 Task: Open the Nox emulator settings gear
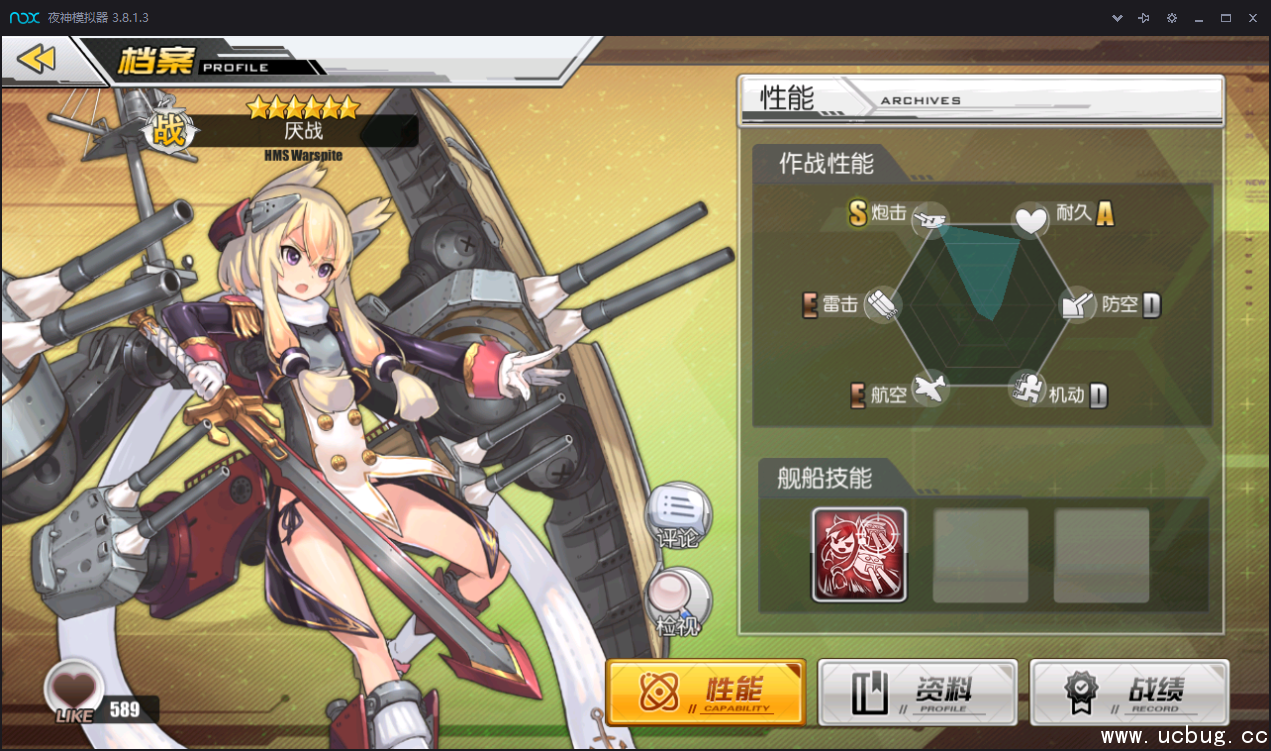(x=1172, y=18)
